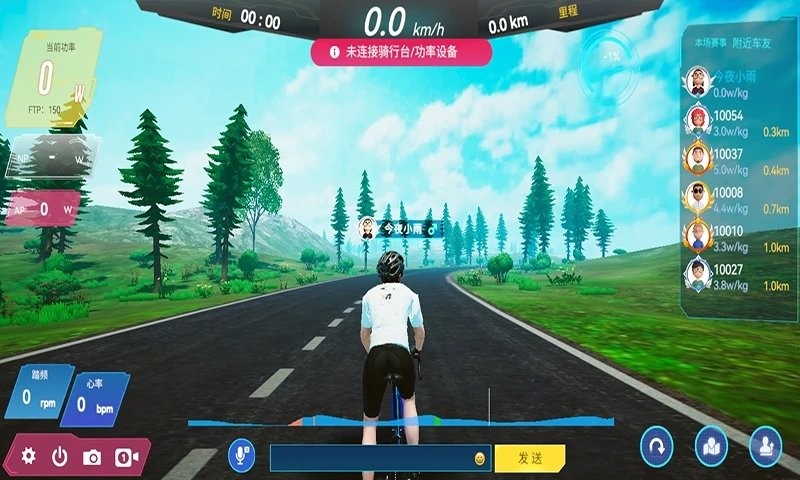Open the emoji picker in chat box

click(480, 458)
